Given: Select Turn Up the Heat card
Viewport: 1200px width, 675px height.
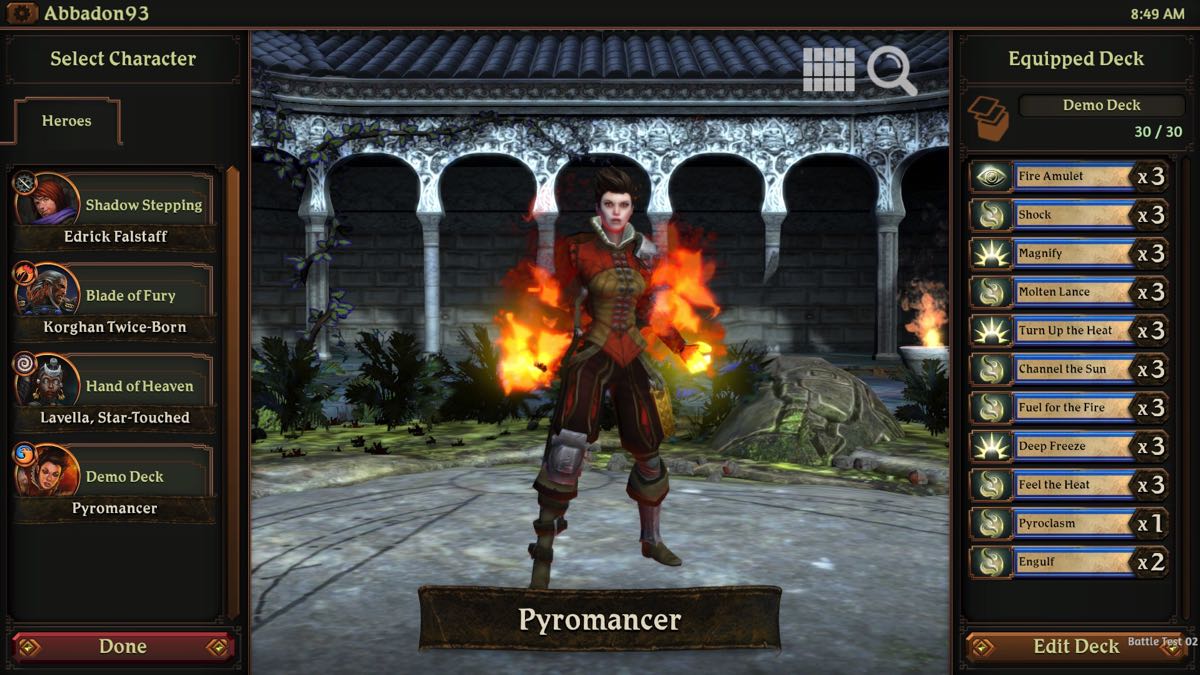Looking at the screenshot, I should (x=1070, y=331).
